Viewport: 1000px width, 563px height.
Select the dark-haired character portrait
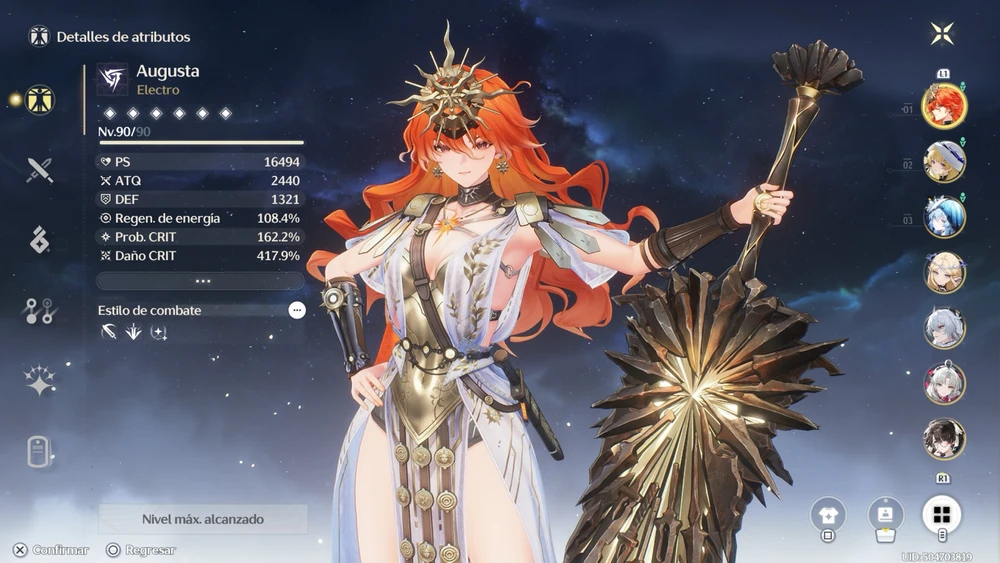943,438
